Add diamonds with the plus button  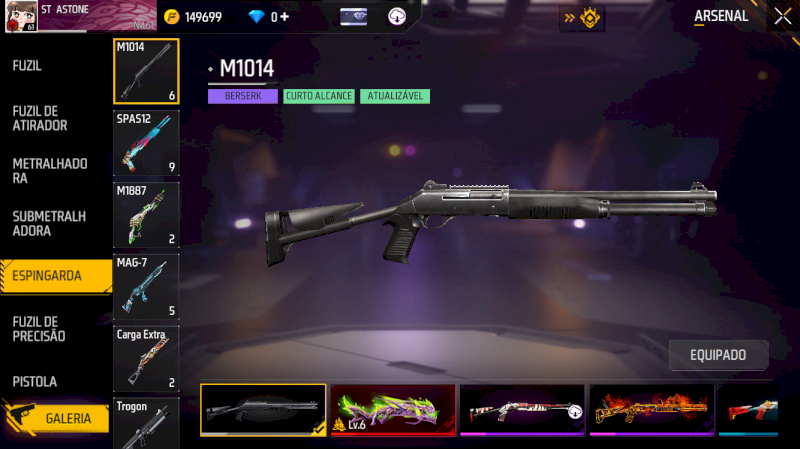[285, 17]
